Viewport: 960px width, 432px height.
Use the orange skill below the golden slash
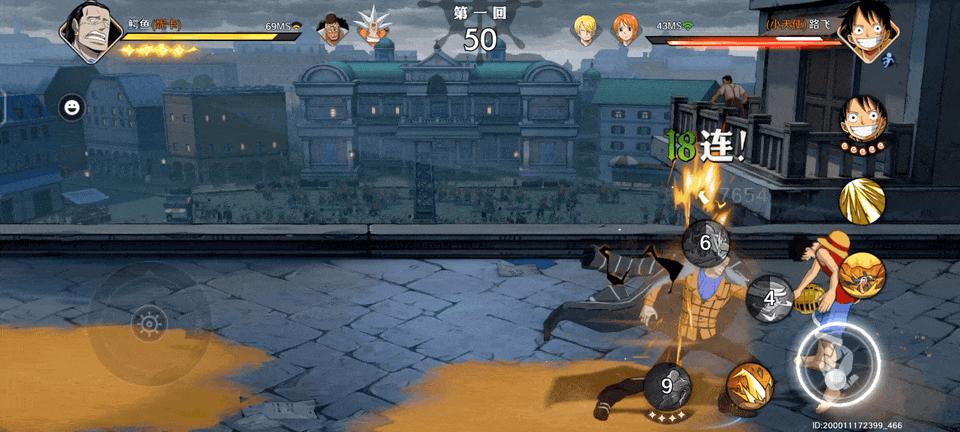click(x=862, y=275)
